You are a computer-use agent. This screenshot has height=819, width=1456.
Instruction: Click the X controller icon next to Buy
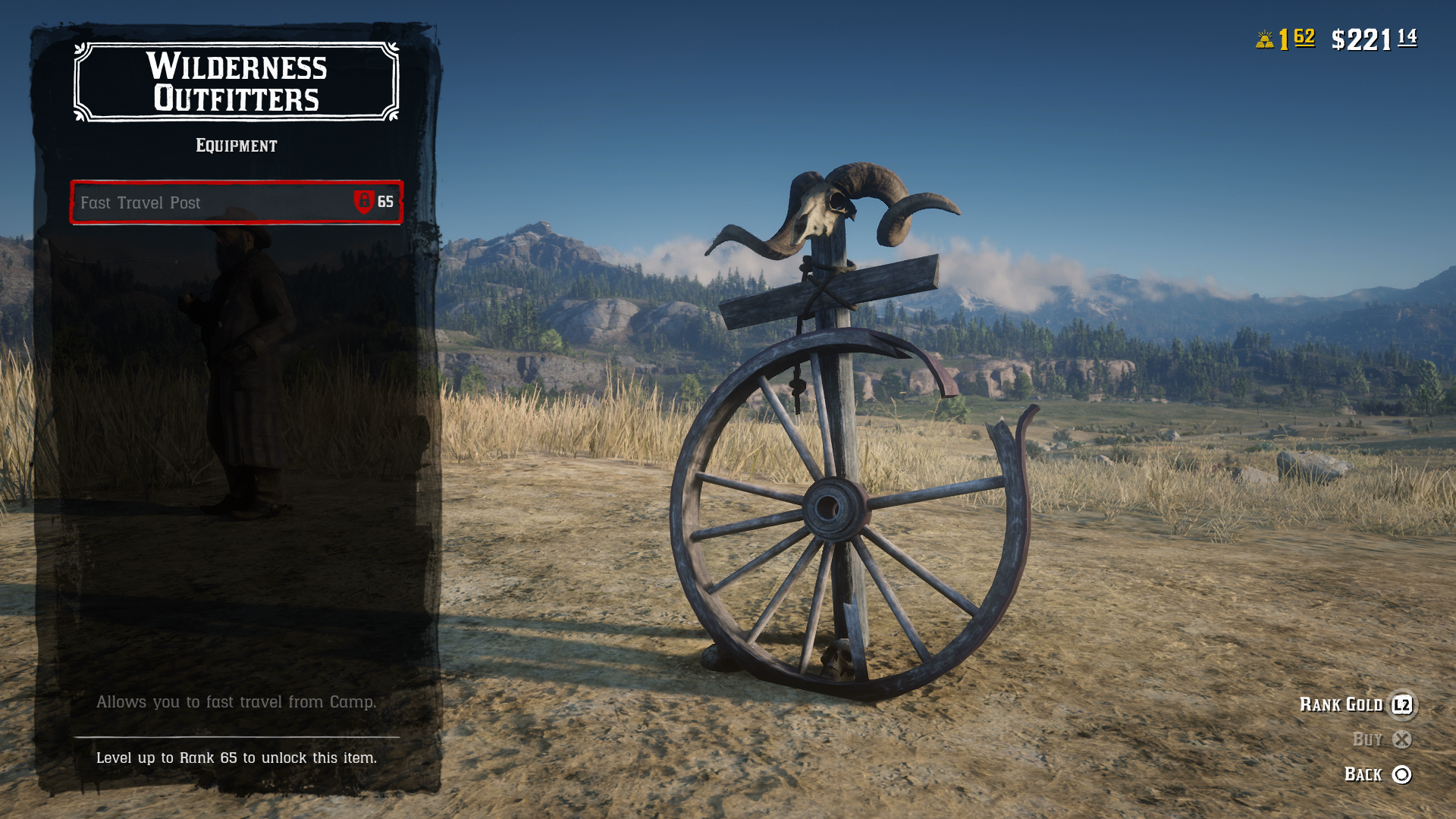[1404, 740]
